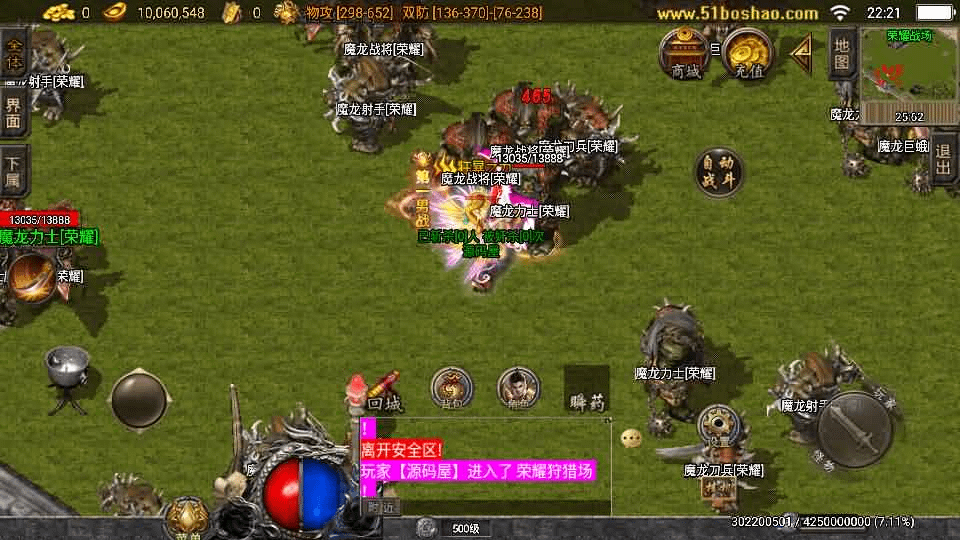Open the 地图 map panel
The height and width of the screenshot is (540, 960).
(842, 54)
